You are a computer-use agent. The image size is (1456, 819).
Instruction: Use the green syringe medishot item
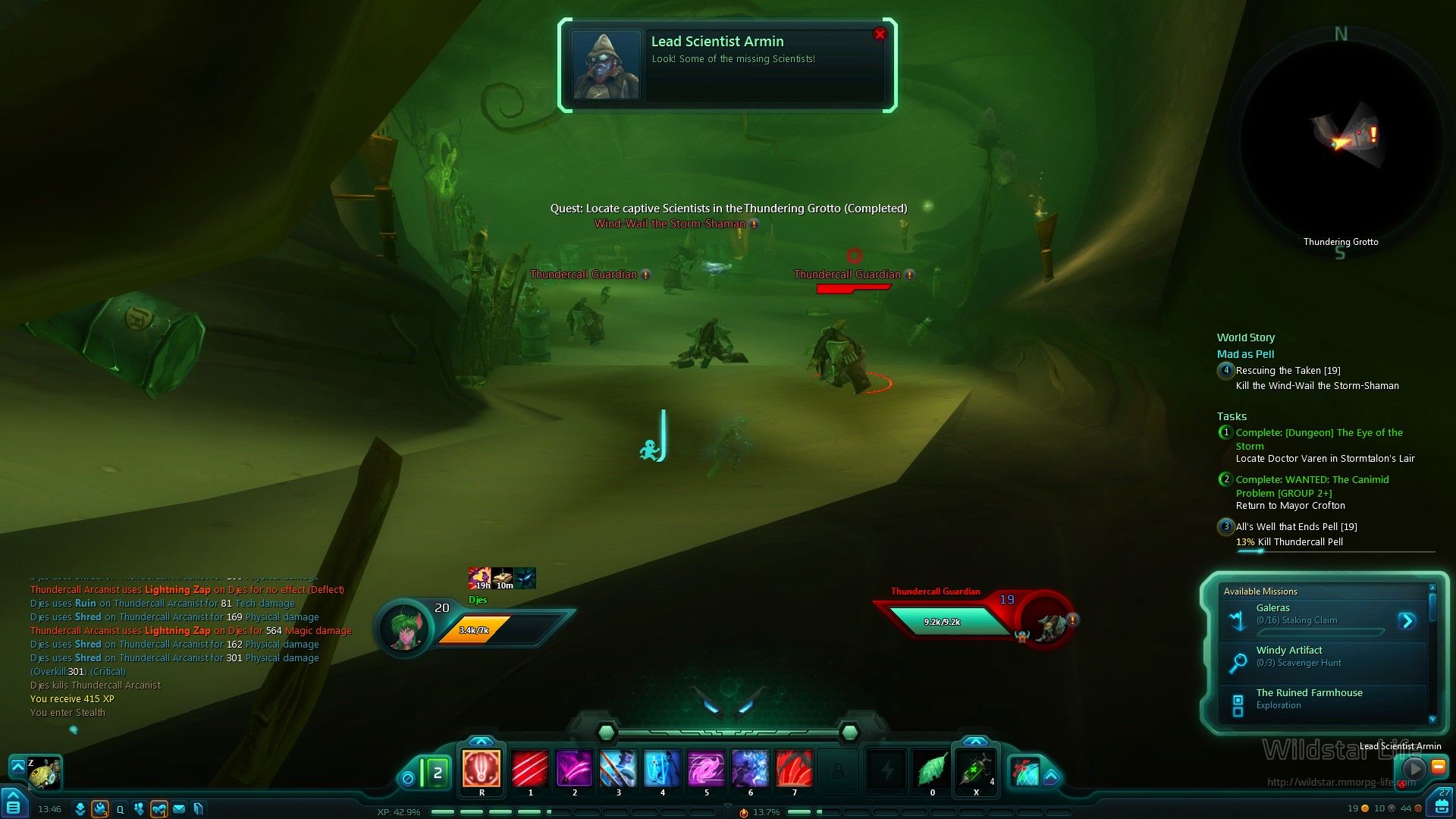click(x=975, y=770)
